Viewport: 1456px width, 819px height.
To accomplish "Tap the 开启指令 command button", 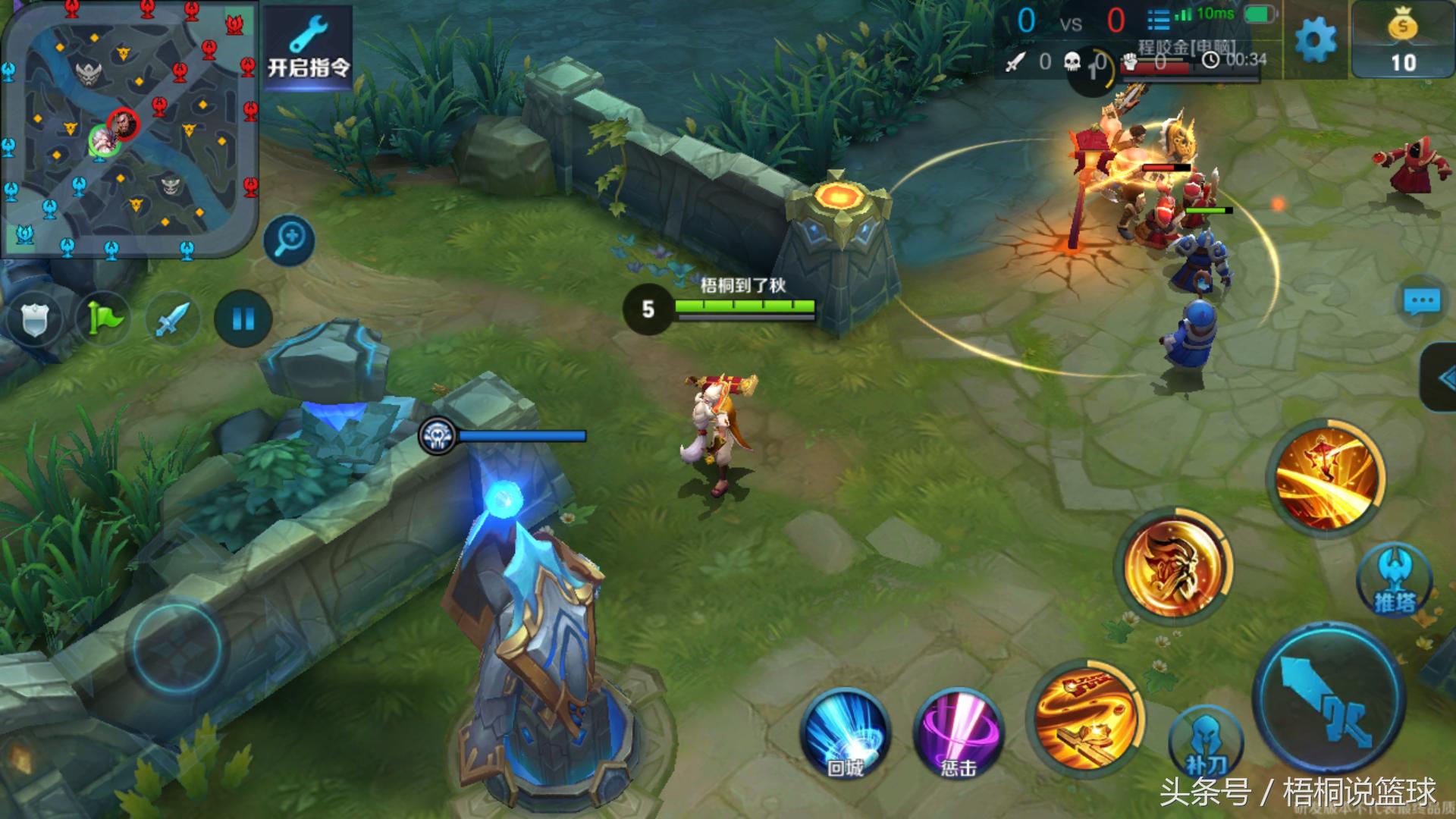I will point(308,47).
